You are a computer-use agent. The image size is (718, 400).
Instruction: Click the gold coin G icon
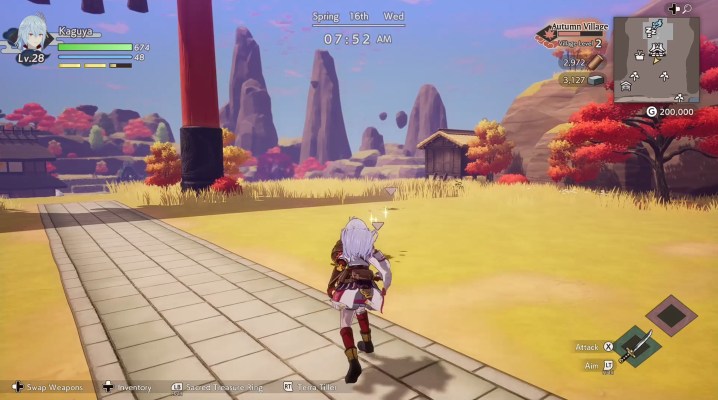click(651, 112)
